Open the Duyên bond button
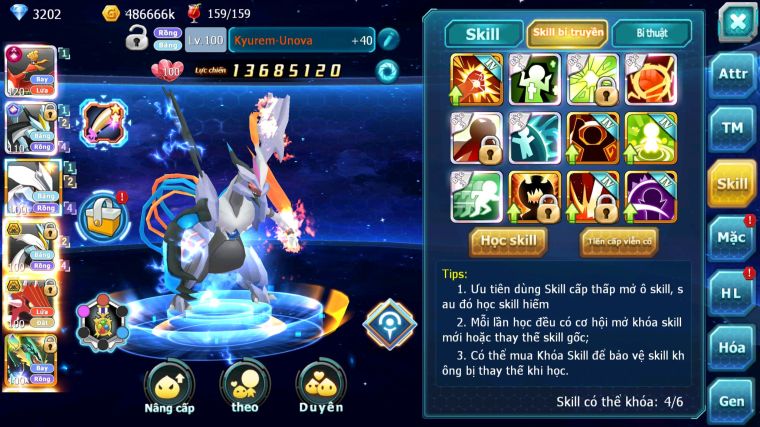Viewport: 760px width, 427px height. point(320,387)
